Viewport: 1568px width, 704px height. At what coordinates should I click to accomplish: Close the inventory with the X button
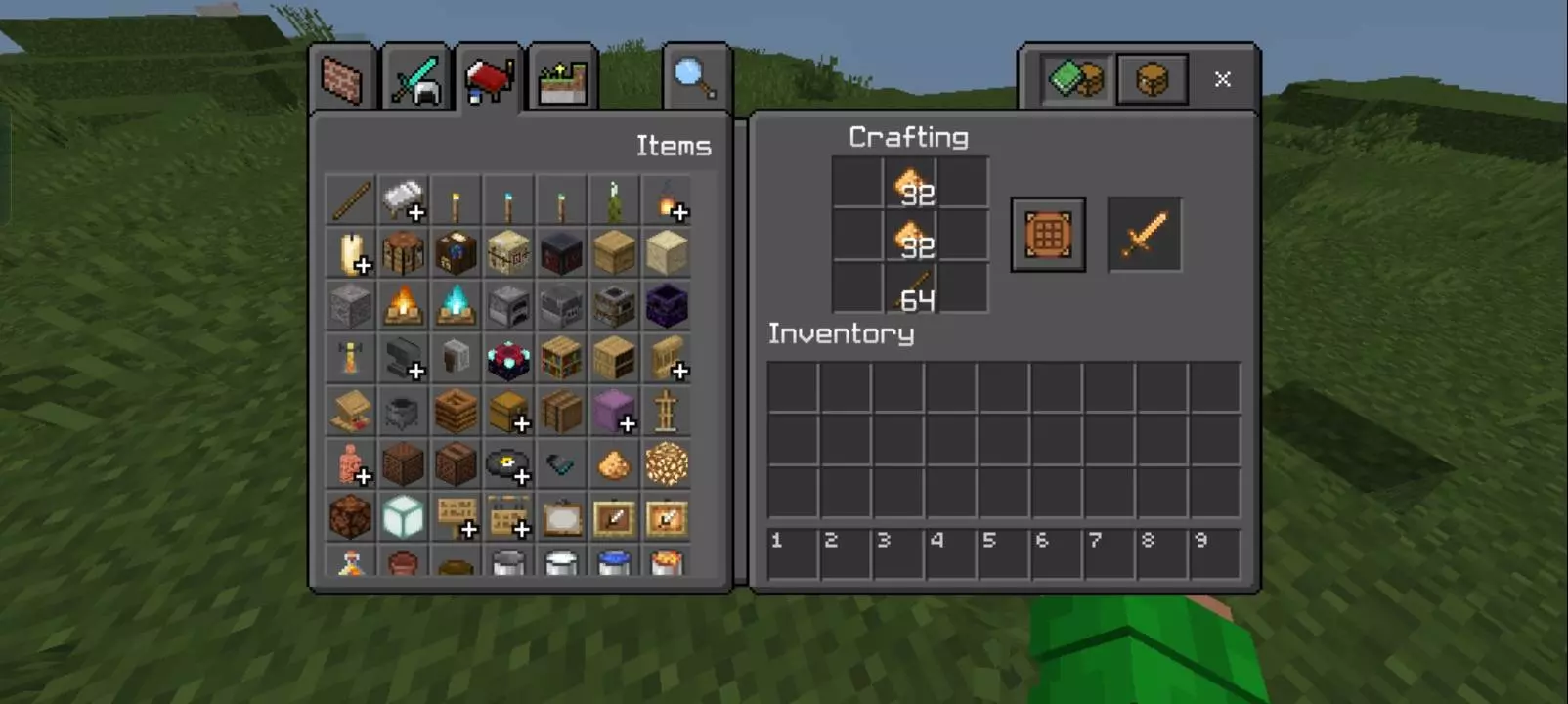click(1222, 79)
